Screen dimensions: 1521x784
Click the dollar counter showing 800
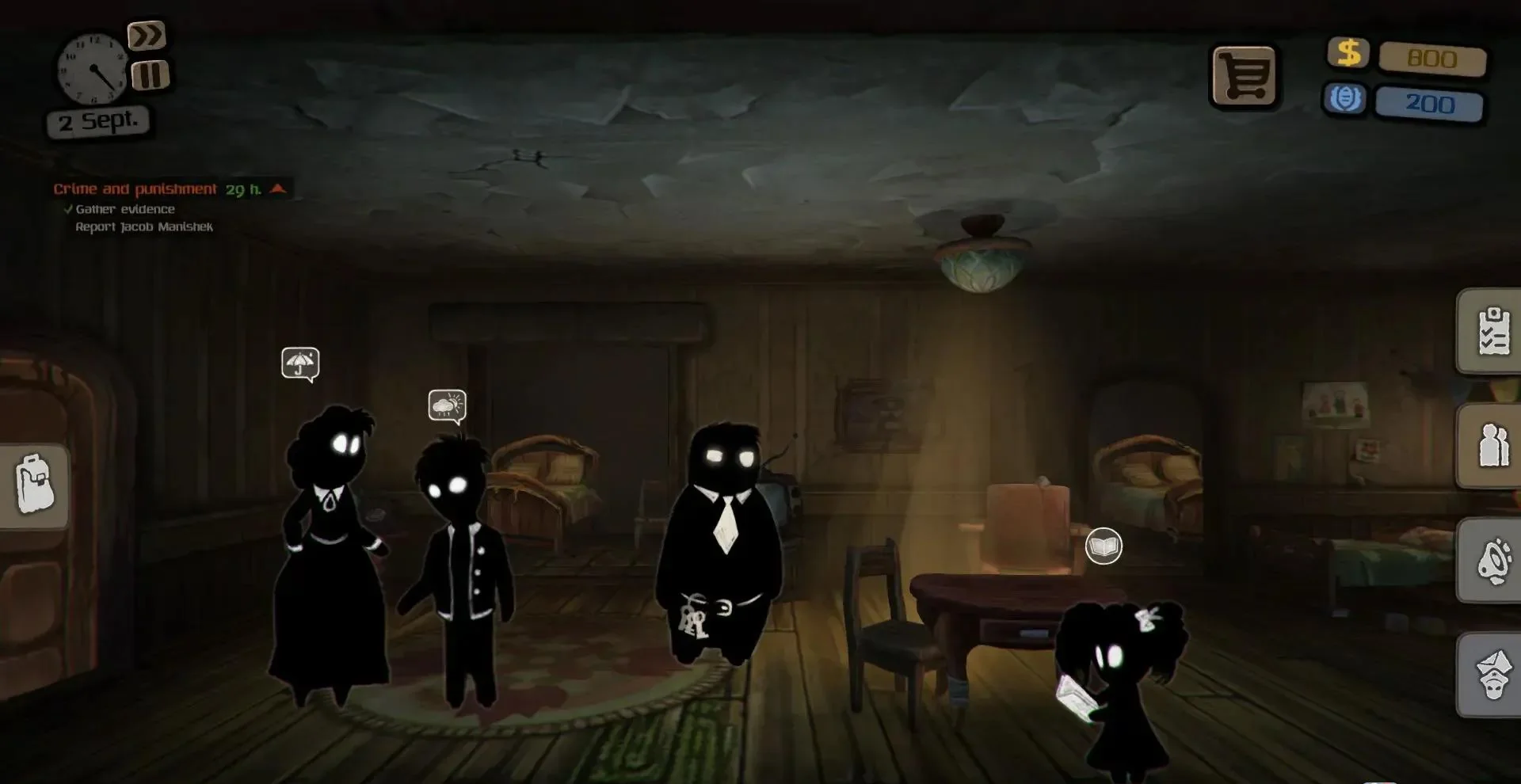[x=1433, y=59]
